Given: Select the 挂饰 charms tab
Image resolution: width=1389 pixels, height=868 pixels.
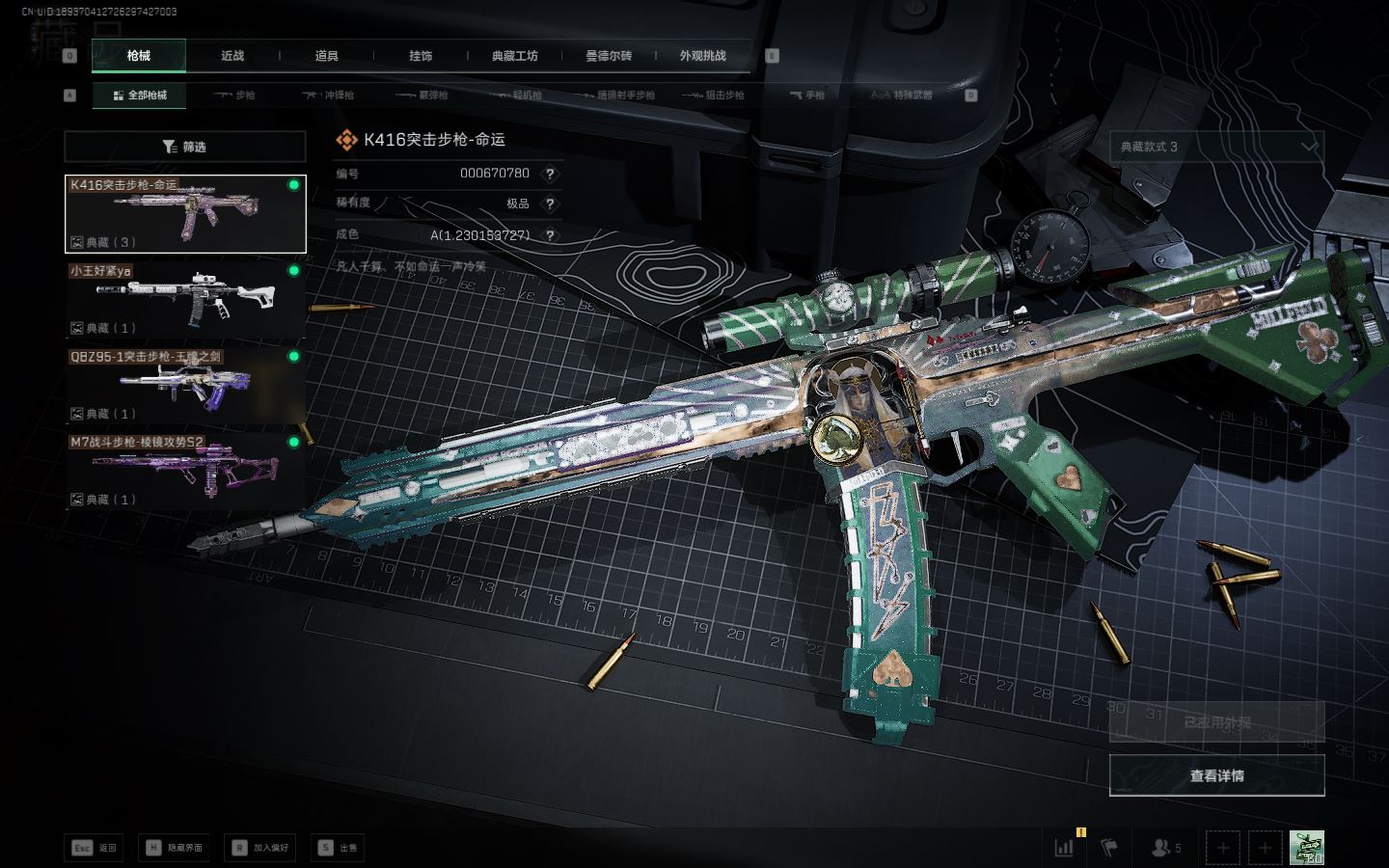Looking at the screenshot, I should click(421, 56).
